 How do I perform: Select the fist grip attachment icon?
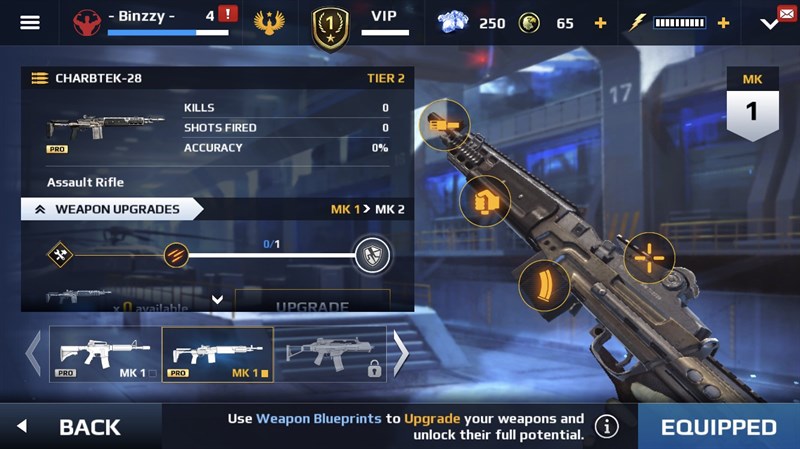[485, 202]
